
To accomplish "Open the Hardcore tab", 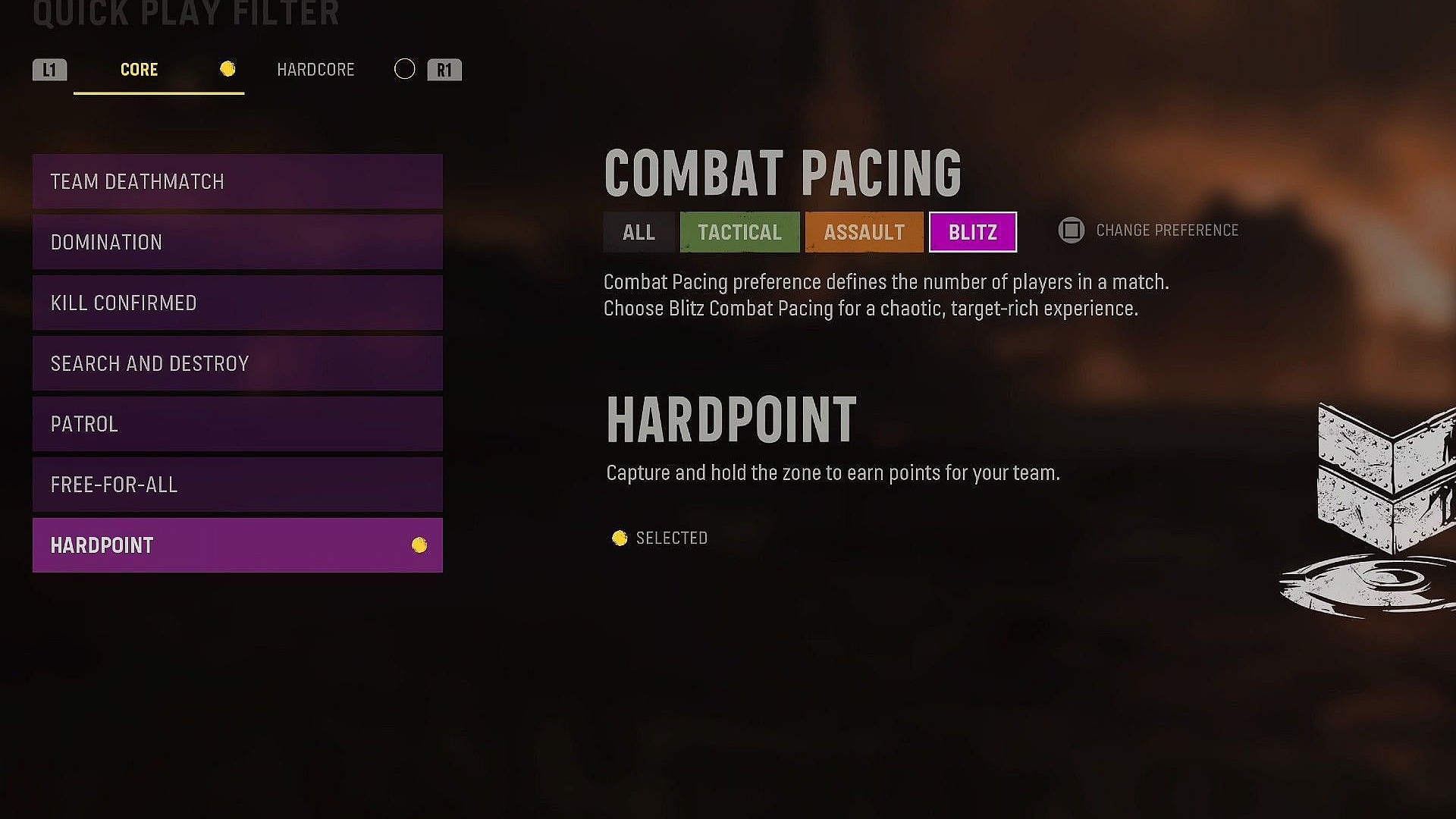I will pyautogui.click(x=315, y=70).
